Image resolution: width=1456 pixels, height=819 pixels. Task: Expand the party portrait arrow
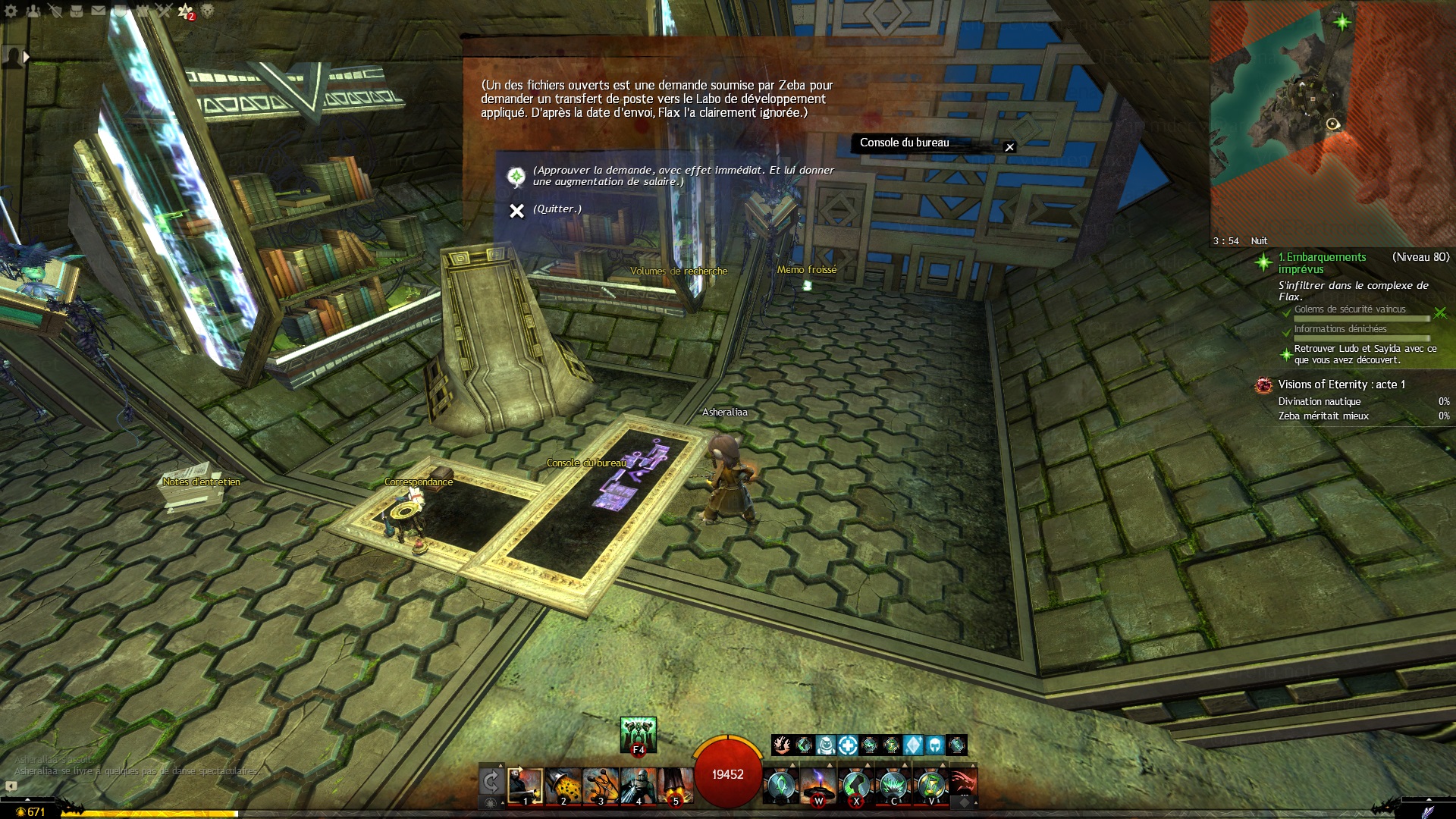point(27,57)
